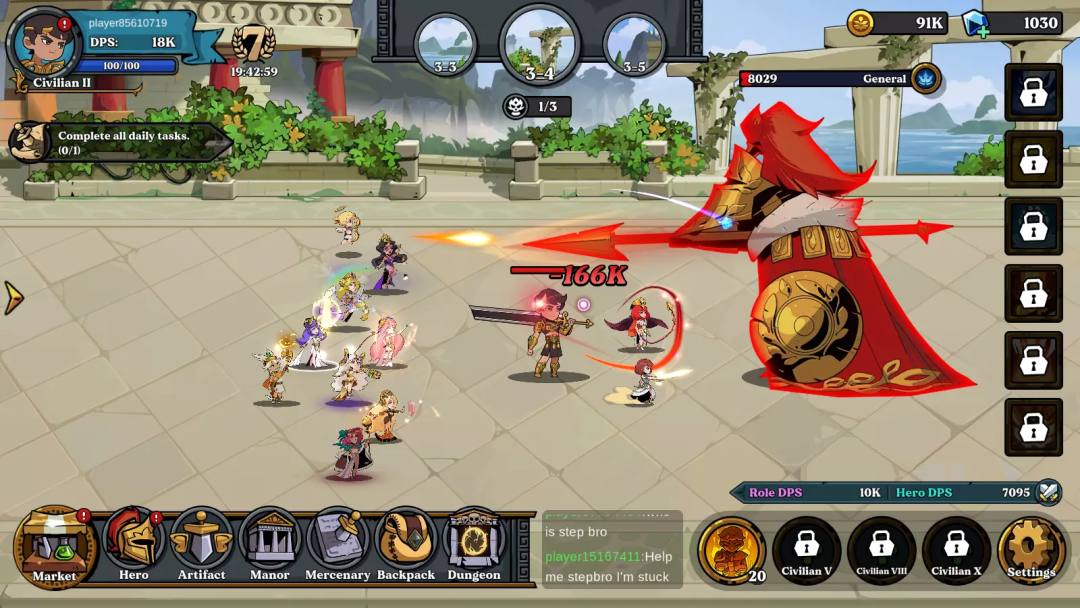The image size is (1080, 608).
Task: Open the Settings gear
Action: point(1031,549)
